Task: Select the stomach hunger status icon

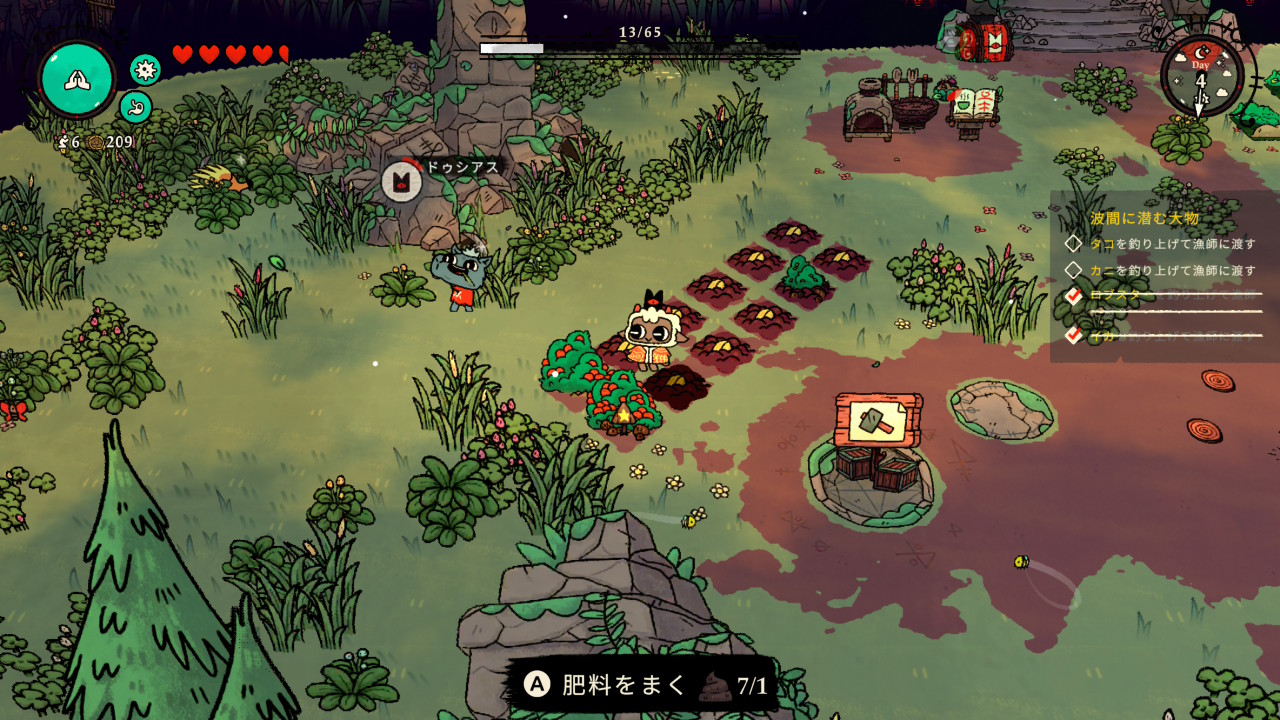Action: pos(136,107)
